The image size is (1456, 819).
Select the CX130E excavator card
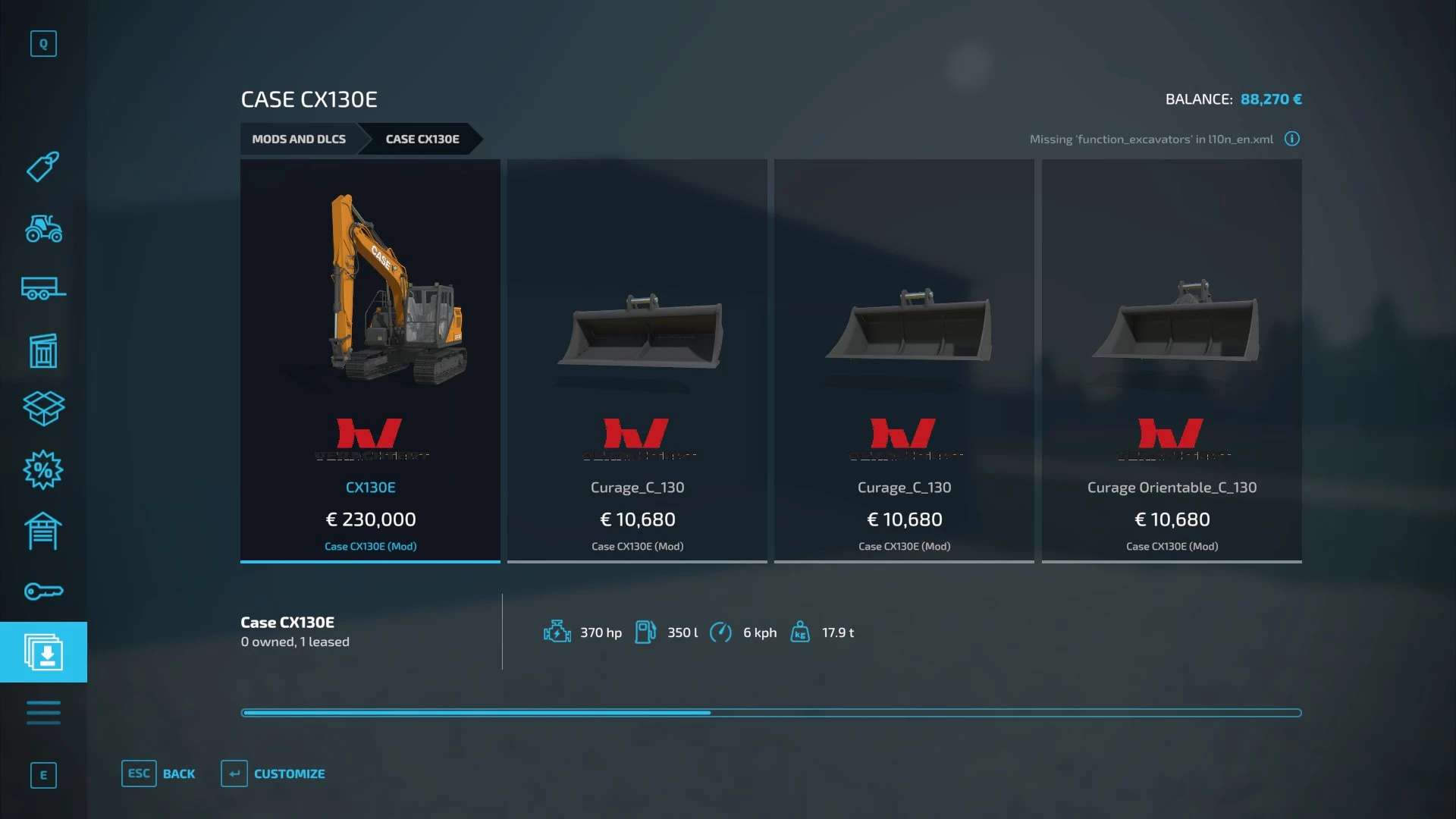[370, 360]
